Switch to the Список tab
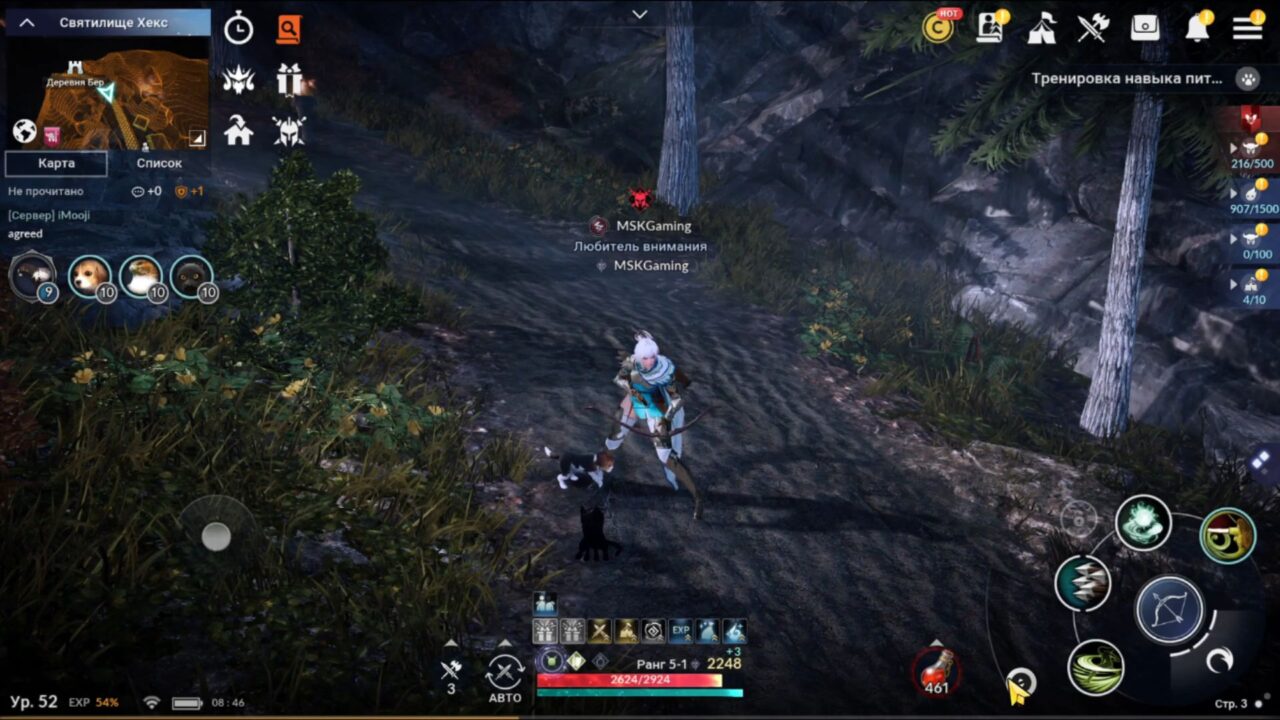The image size is (1280, 720). (158, 163)
